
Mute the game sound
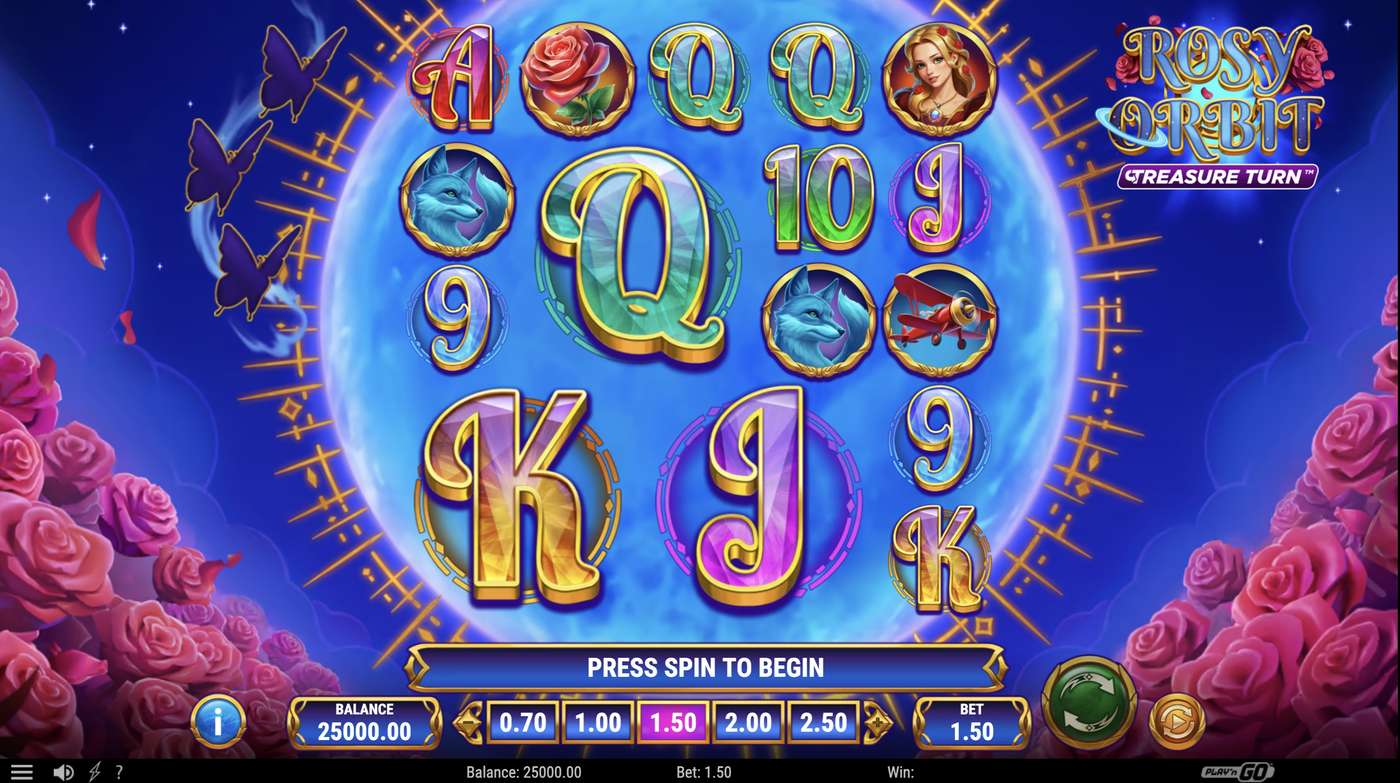(x=62, y=770)
